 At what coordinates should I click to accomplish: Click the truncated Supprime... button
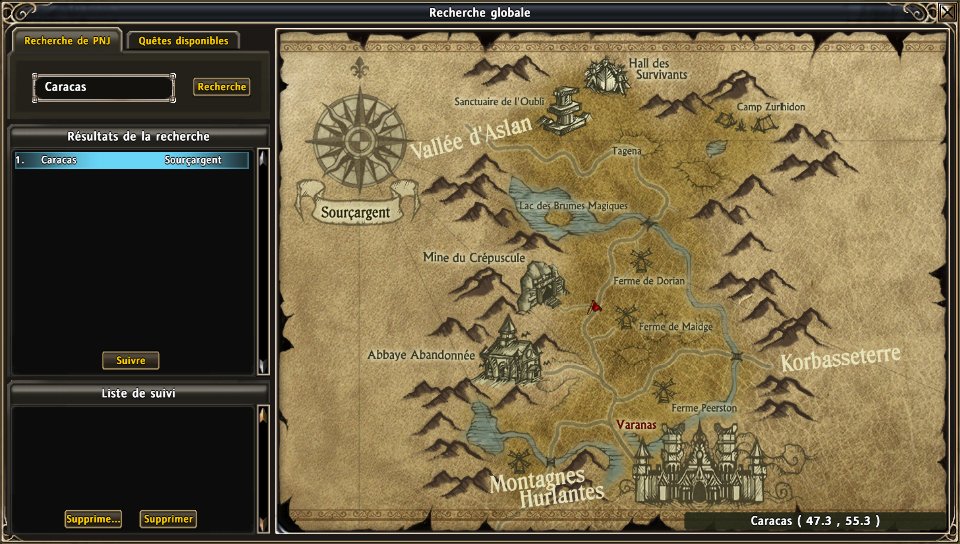(93, 519)
